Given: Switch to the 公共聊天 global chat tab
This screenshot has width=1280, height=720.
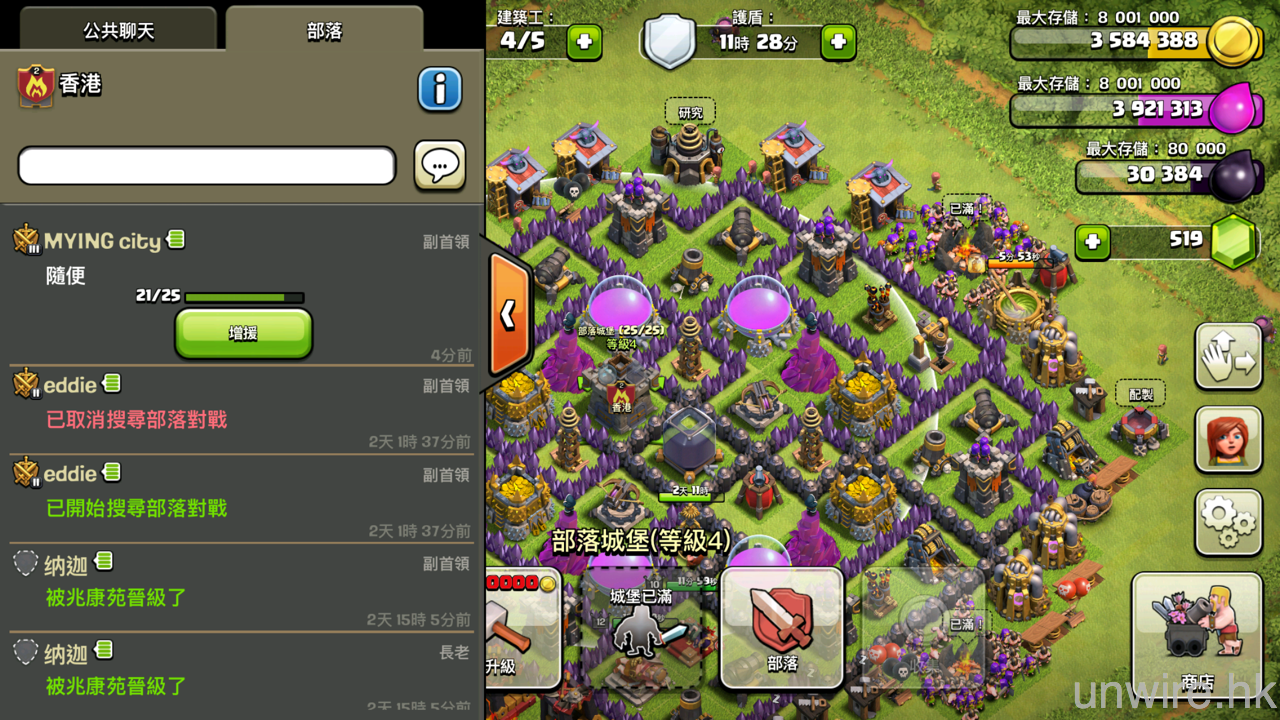Looking at the screenshot, I should (x=118, y=30).
